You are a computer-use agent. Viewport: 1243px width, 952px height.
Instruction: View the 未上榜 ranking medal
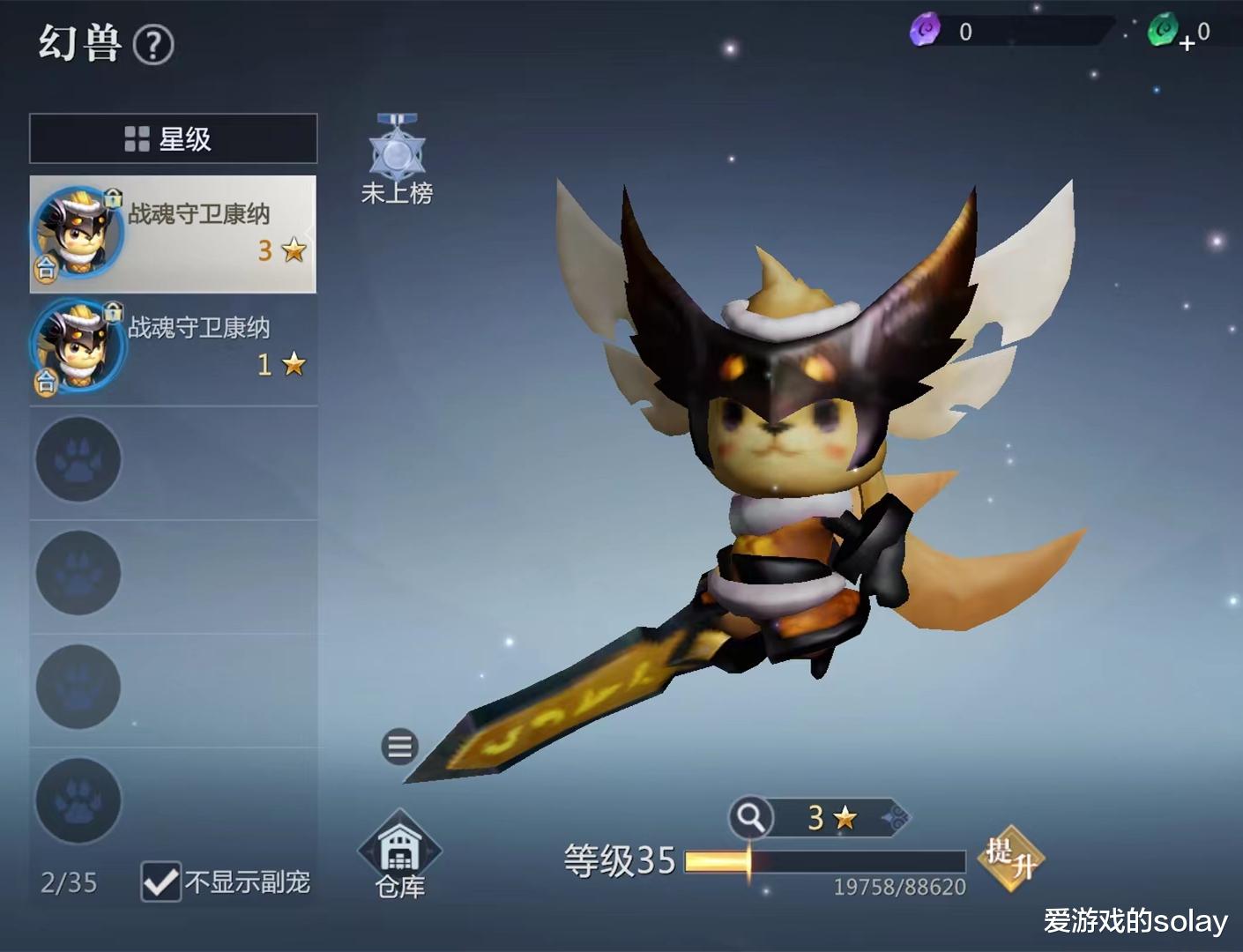397,159
